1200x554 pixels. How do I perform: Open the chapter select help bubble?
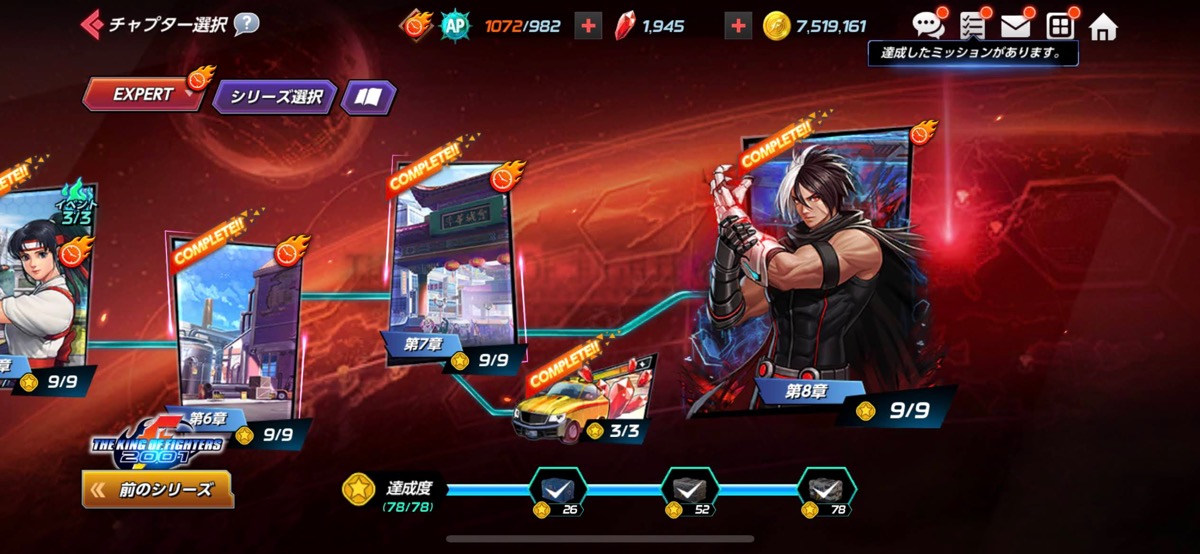[246, 23]
